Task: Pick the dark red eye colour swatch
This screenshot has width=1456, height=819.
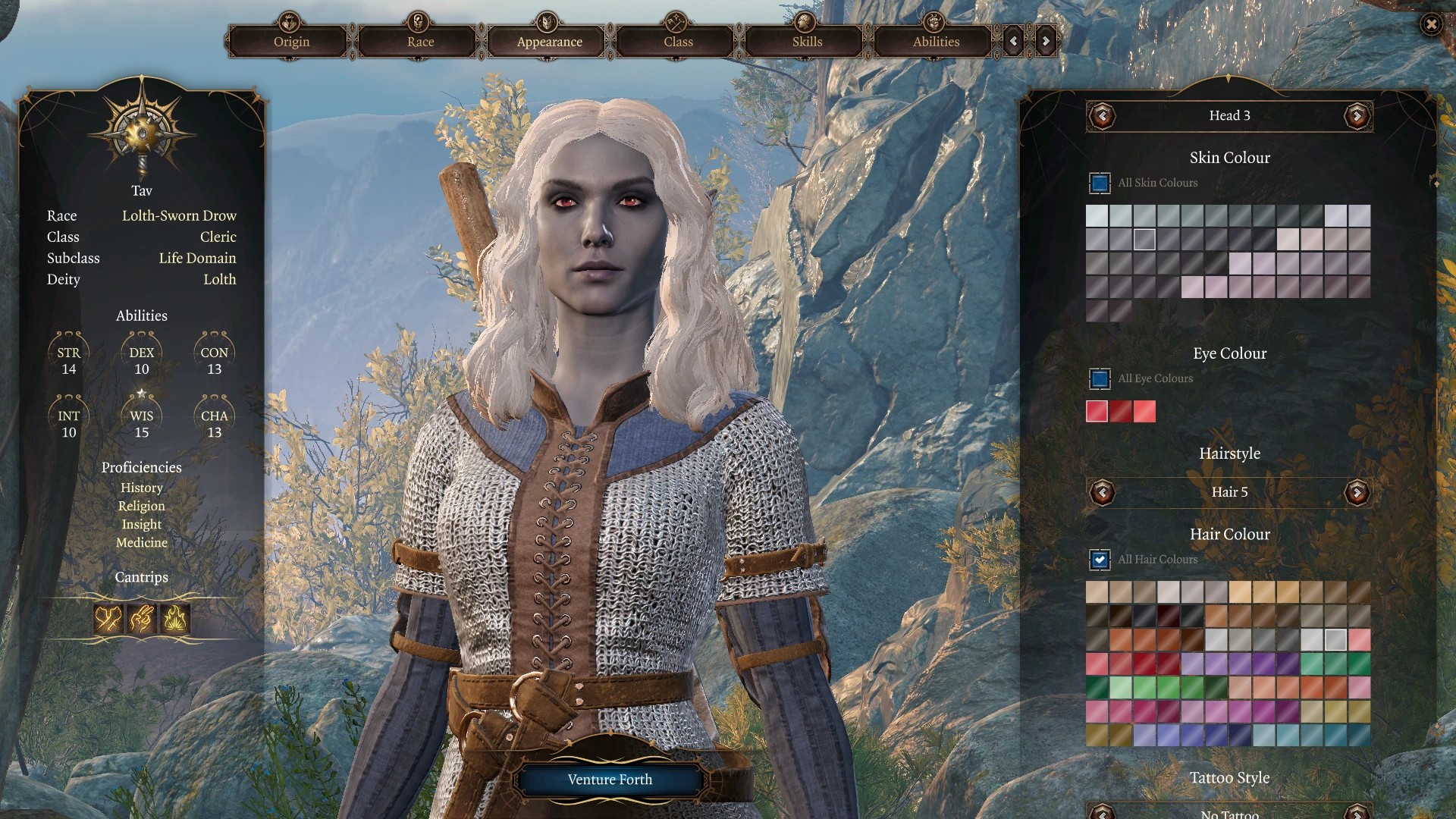Action: tap(1121, 412)
